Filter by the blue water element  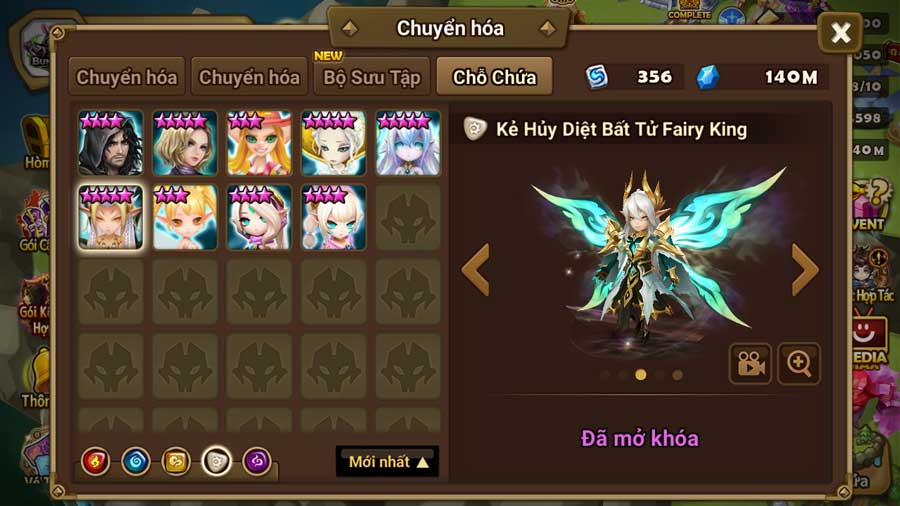click(136, 461)
